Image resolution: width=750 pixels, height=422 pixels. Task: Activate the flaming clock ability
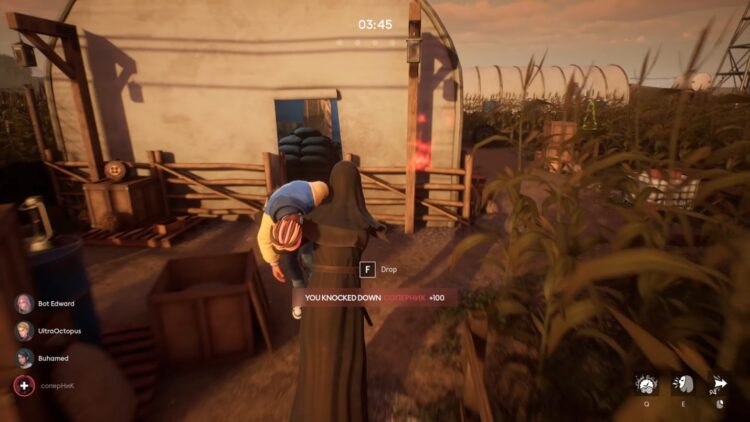pyautogui.click(x=647, y=385)
